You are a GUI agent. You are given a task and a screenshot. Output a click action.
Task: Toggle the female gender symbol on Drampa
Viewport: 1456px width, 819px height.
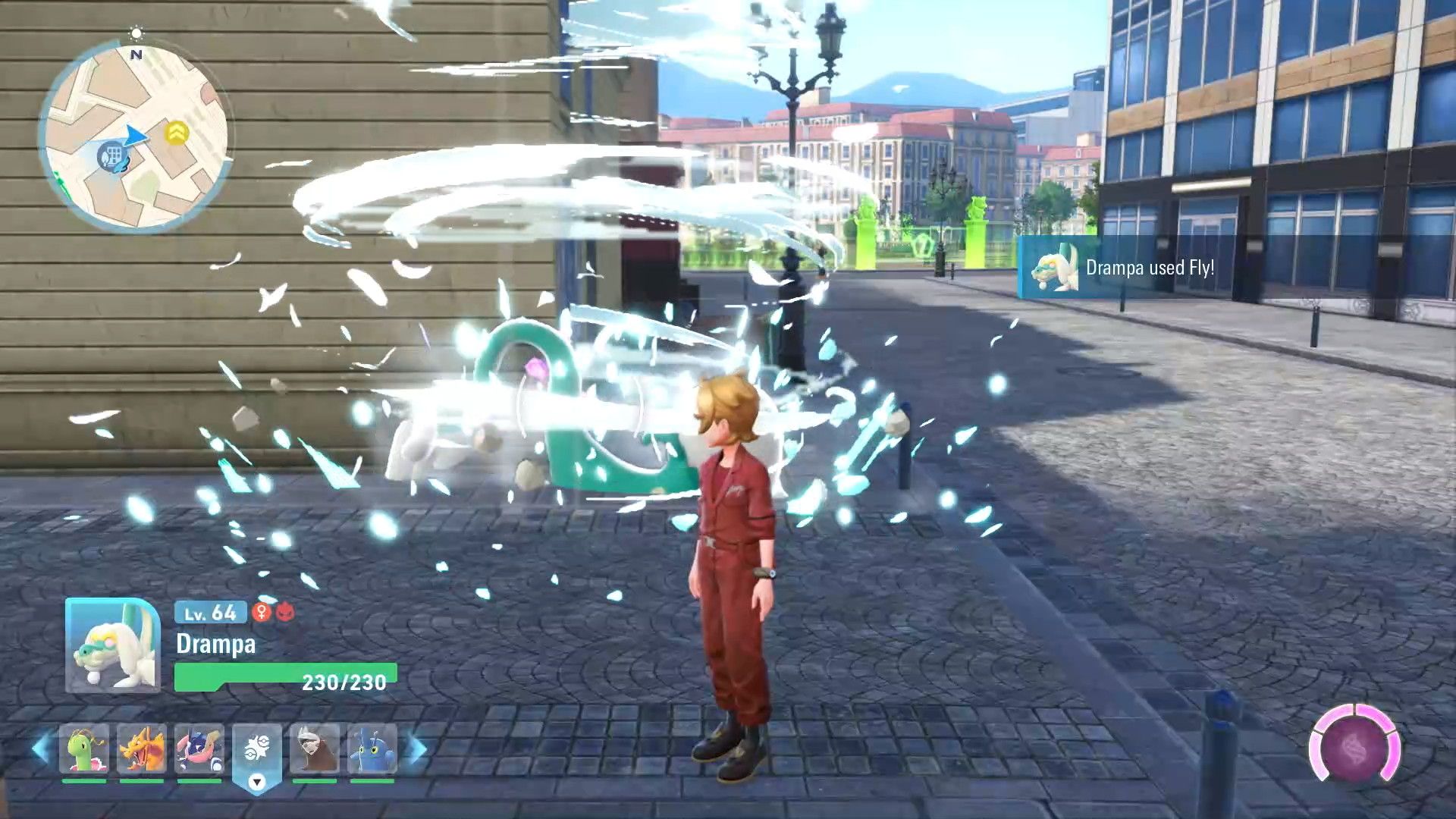[262, 613]
